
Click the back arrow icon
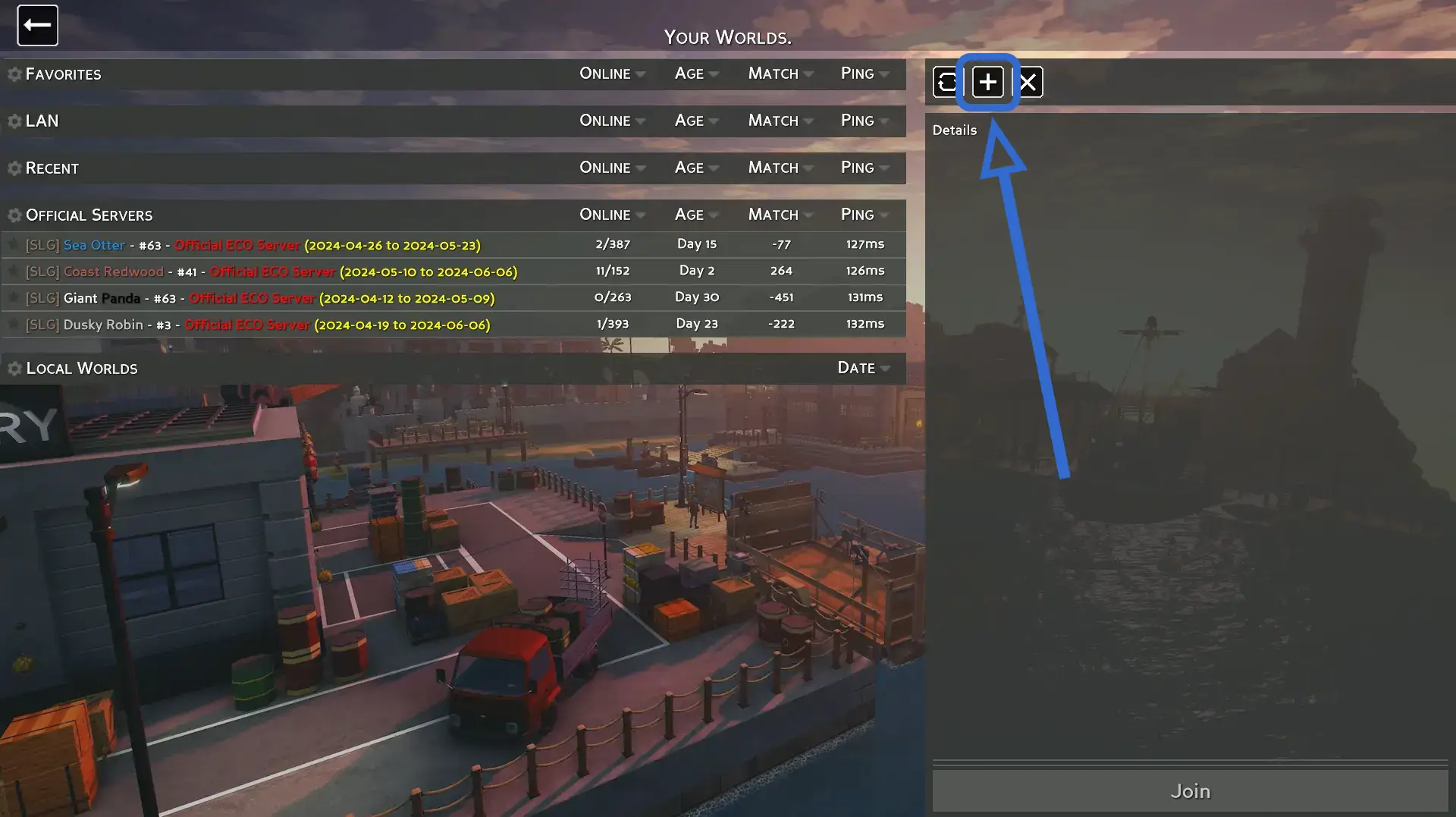click(36, 25)
